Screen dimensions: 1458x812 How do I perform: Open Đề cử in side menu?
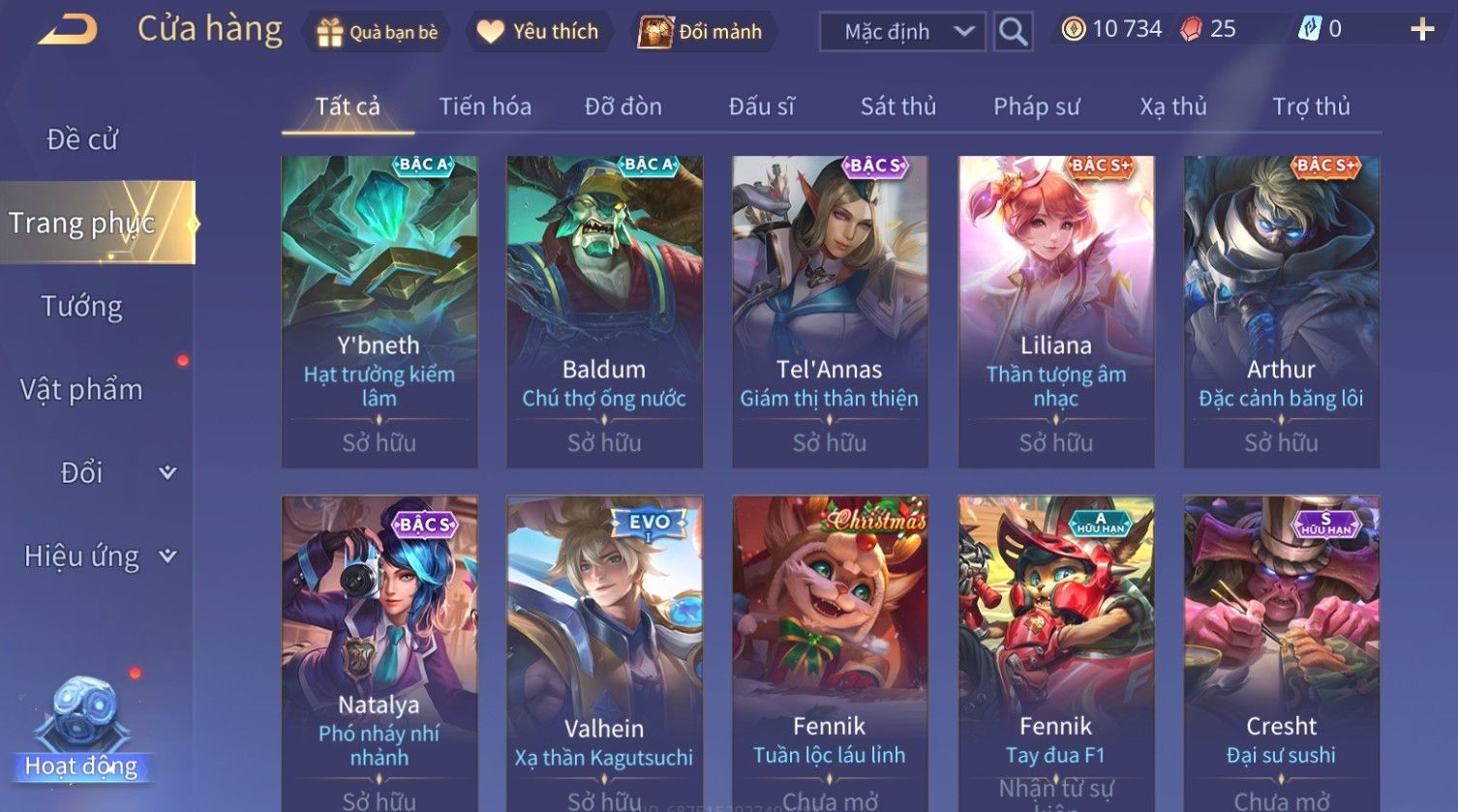[82, 139]
